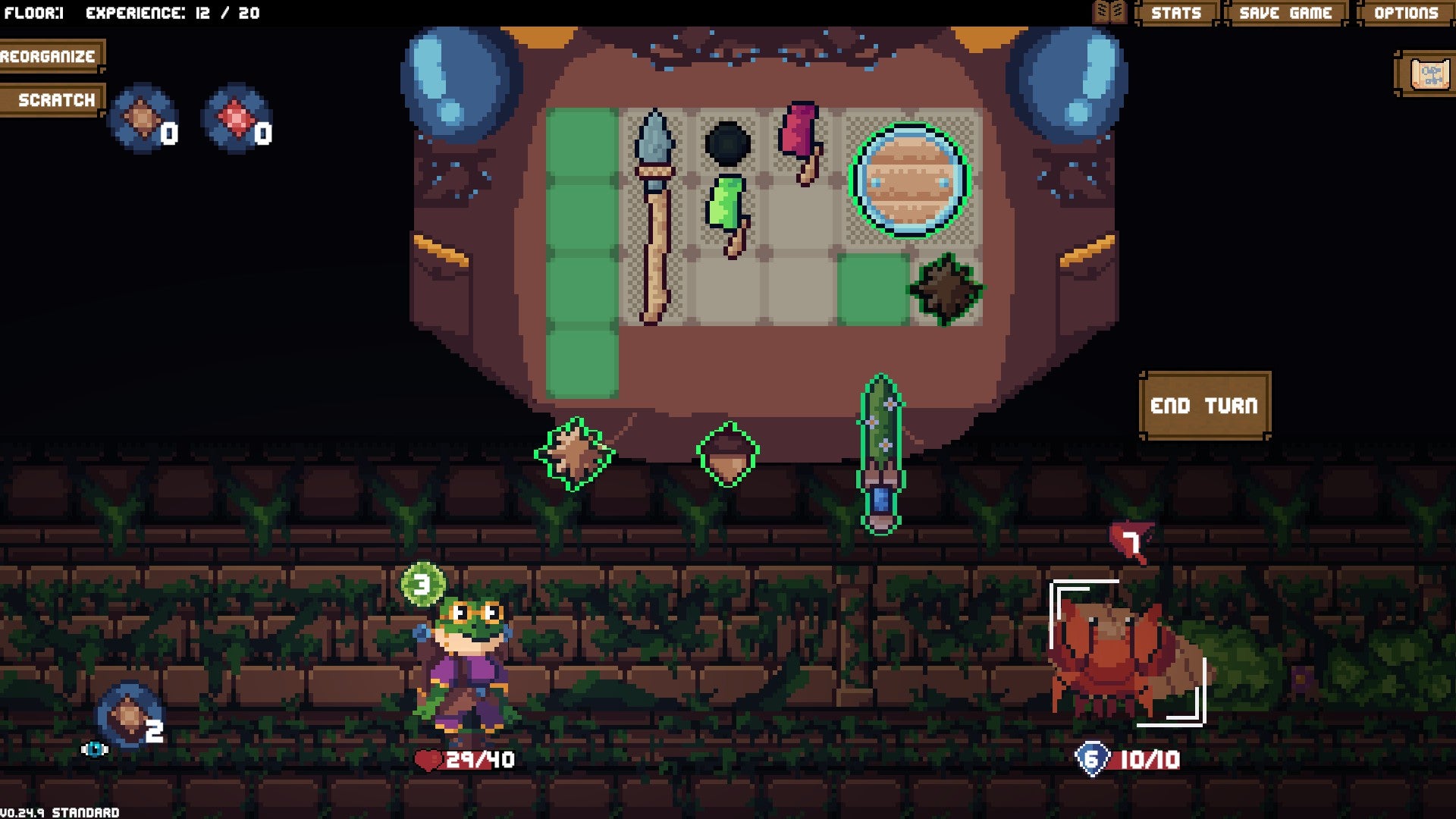Click the spiky burr inside the backpack
Screen dimensions: 1456x819
pos(946,289)
